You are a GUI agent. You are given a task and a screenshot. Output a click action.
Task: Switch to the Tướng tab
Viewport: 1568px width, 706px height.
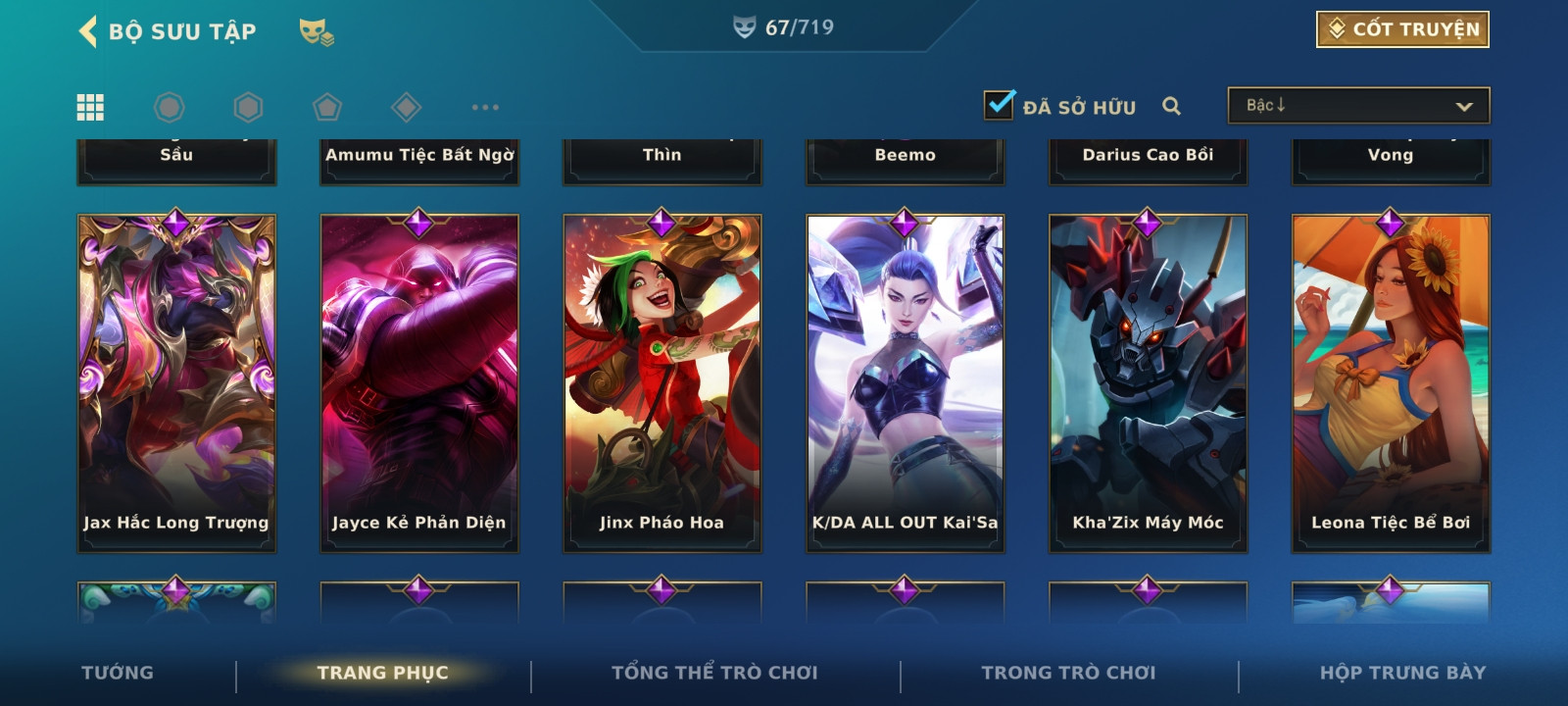[x=118, y=673]
